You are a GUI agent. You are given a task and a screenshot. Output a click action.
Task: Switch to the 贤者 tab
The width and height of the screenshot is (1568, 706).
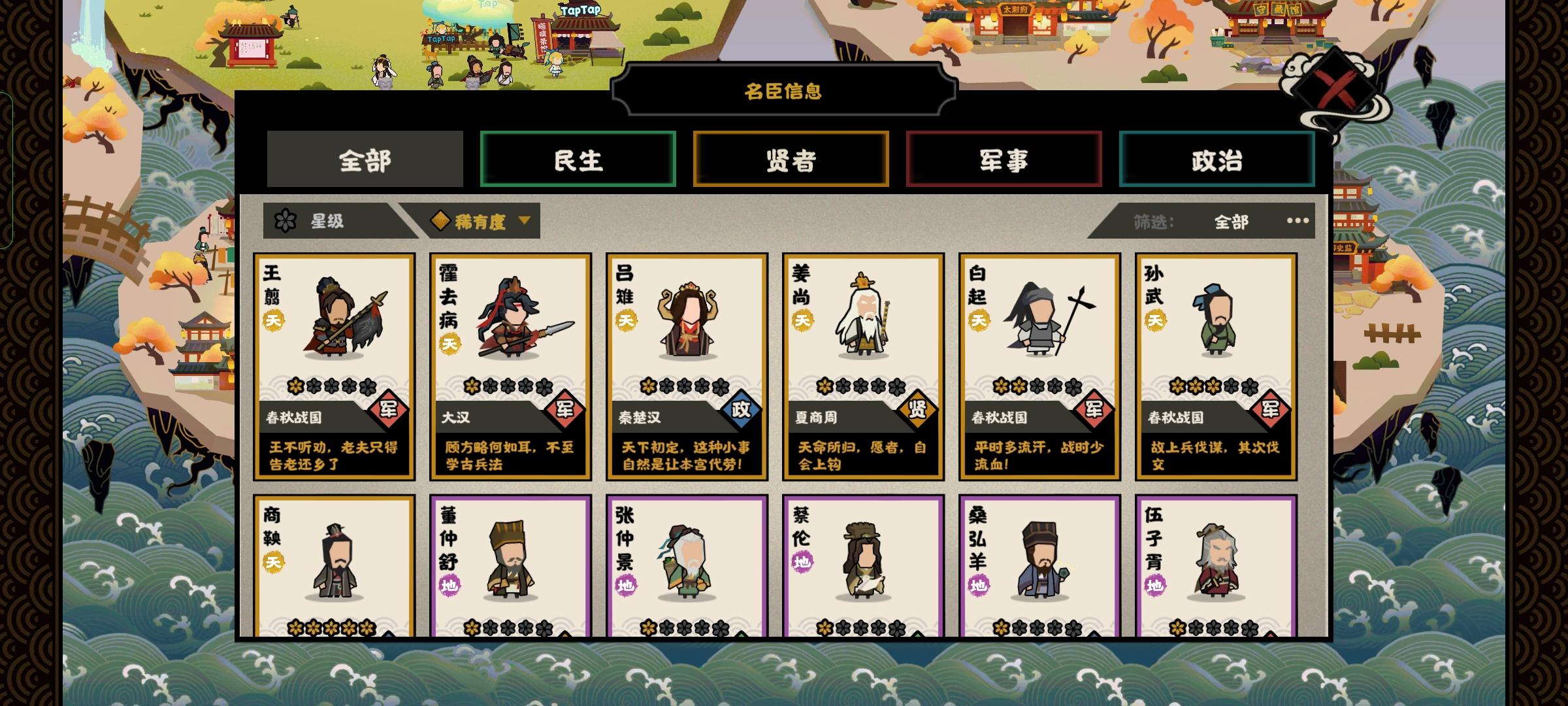(x=791, y=159)
